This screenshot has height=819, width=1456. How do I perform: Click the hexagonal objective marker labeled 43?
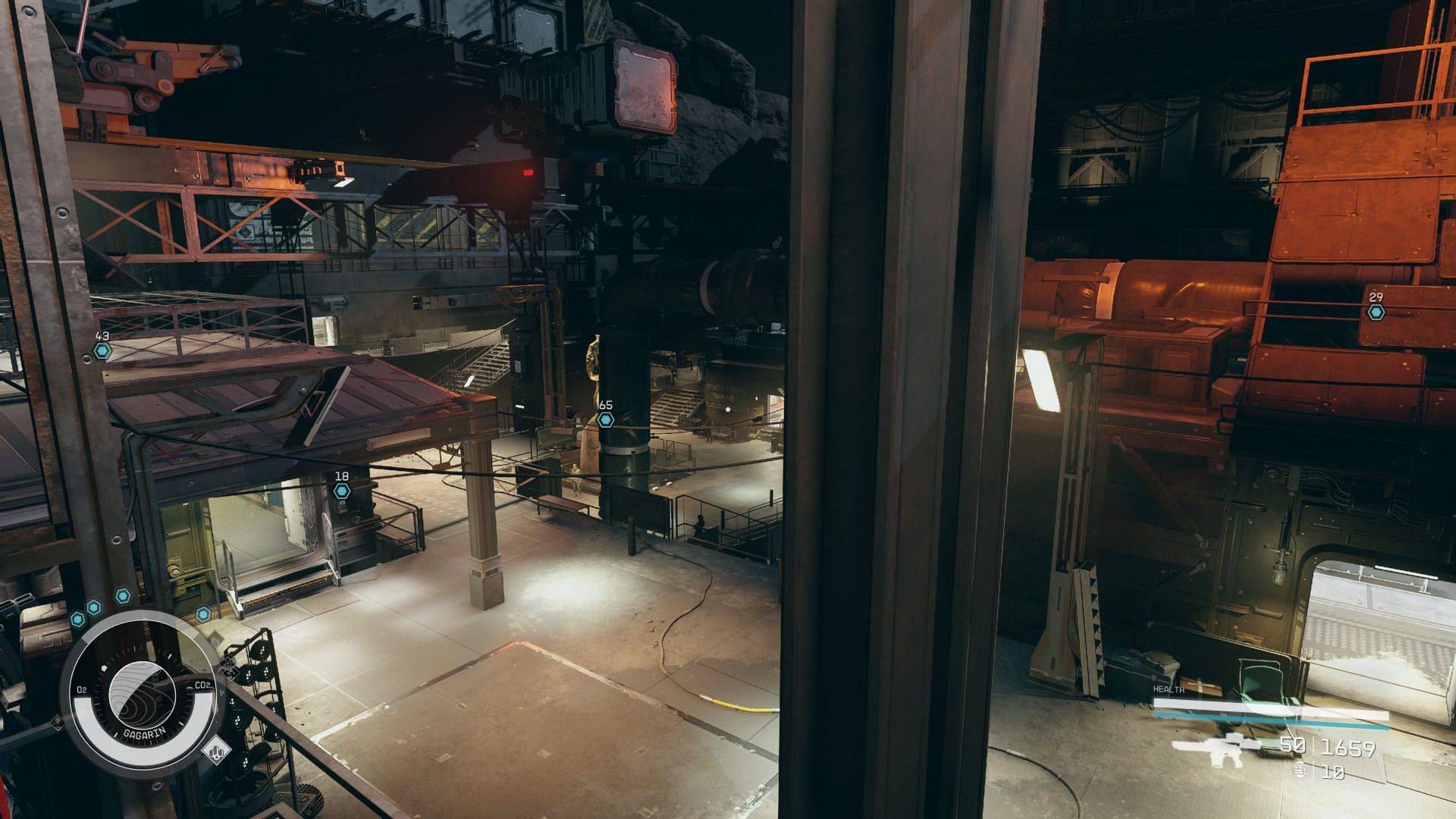point(102,350)
